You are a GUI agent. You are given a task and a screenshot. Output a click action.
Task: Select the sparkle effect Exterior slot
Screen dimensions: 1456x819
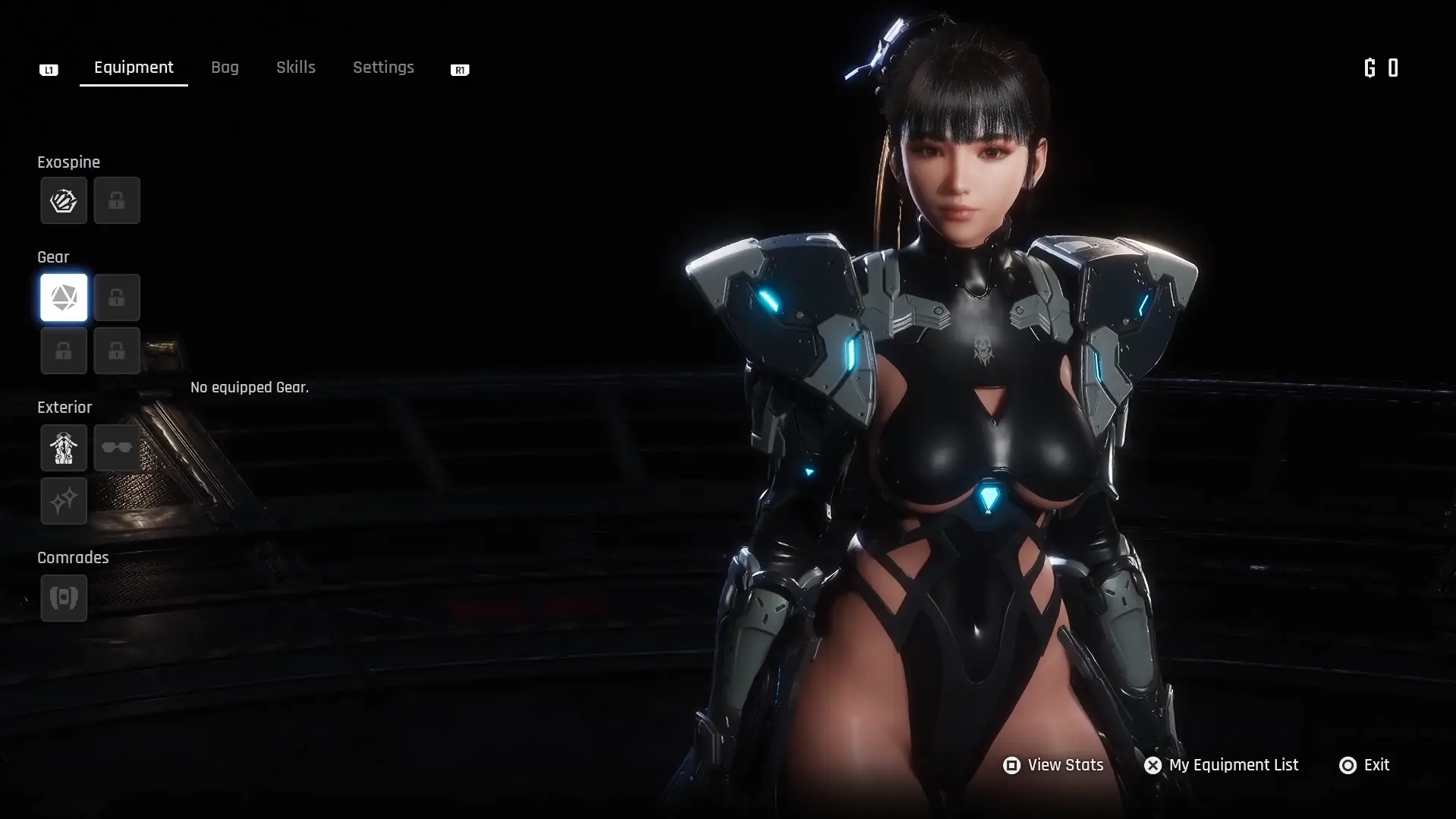64,501
